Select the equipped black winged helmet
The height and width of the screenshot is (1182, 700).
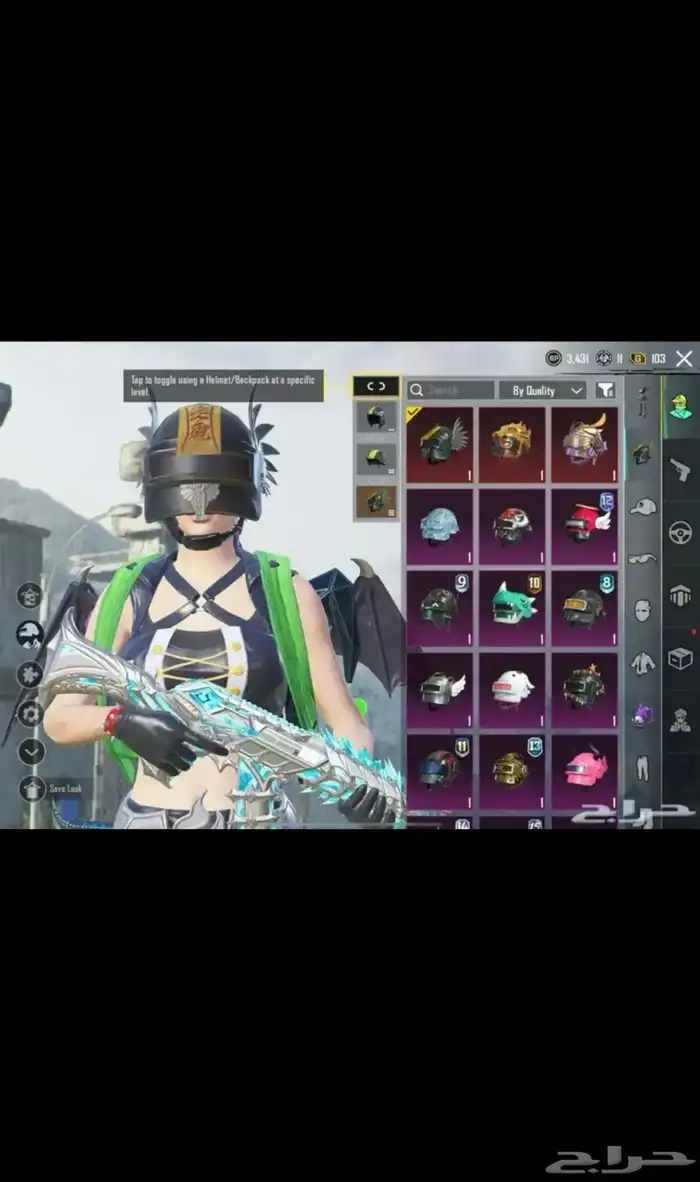[440, 441]
